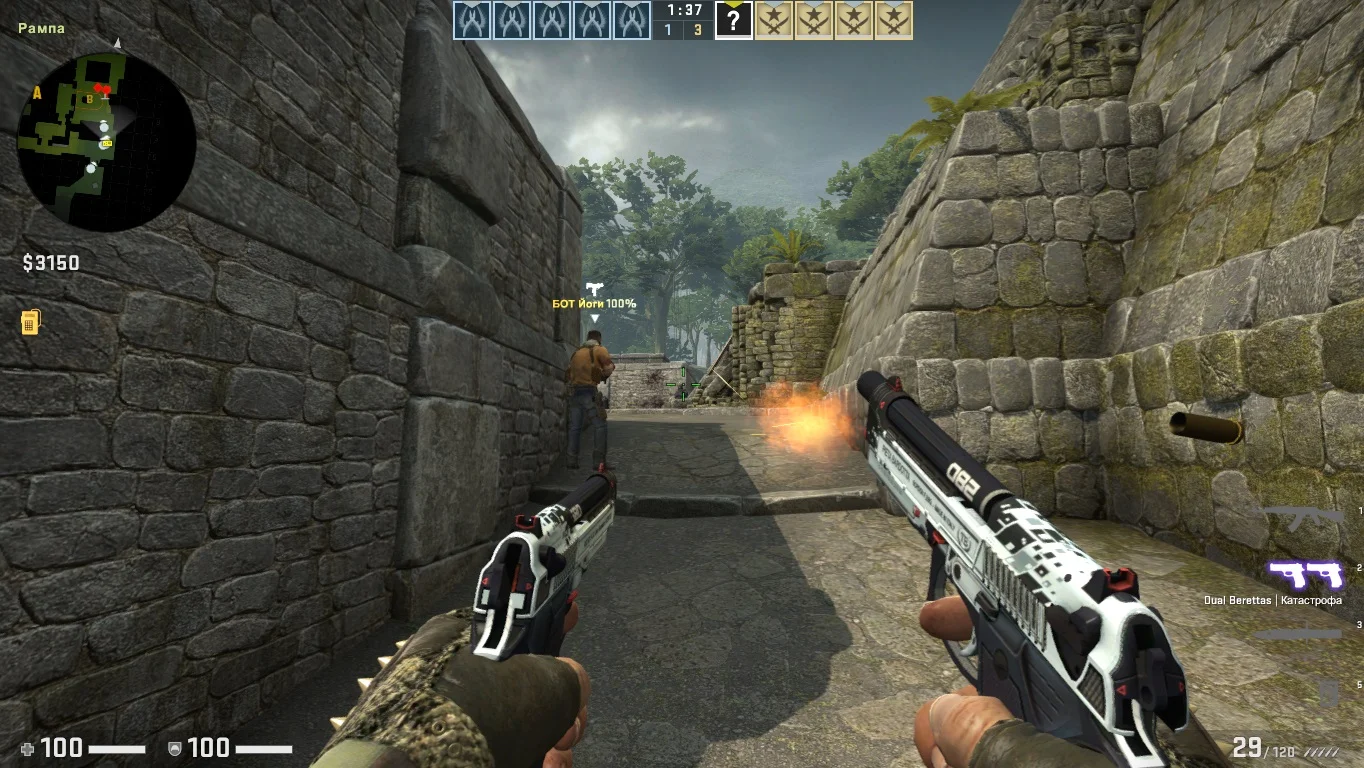This screenshot has width=1364, height=768.
Task: Click the circular radar minimap
Action: [x=107, y=142]
